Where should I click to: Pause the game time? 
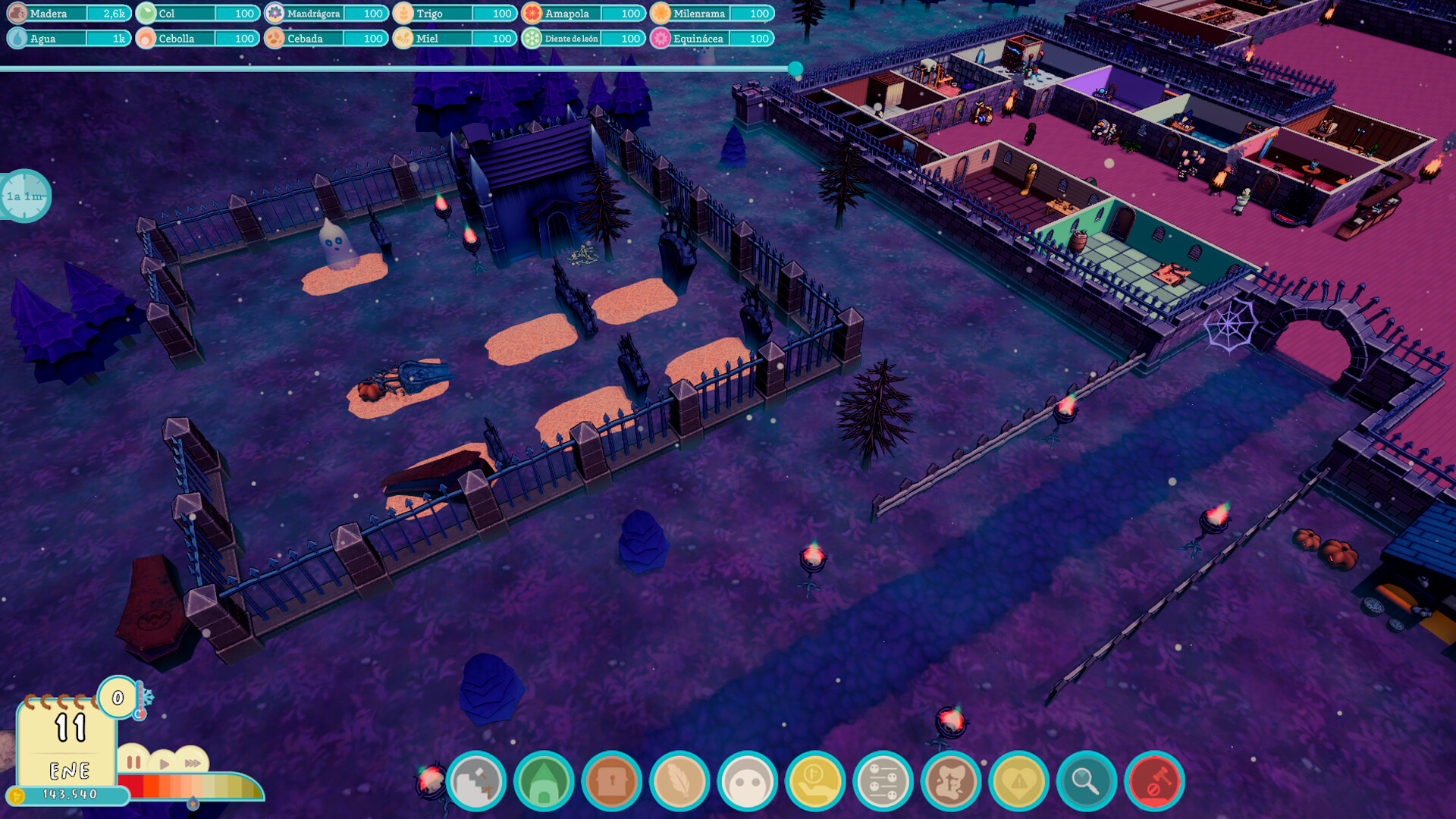[133, 761]
